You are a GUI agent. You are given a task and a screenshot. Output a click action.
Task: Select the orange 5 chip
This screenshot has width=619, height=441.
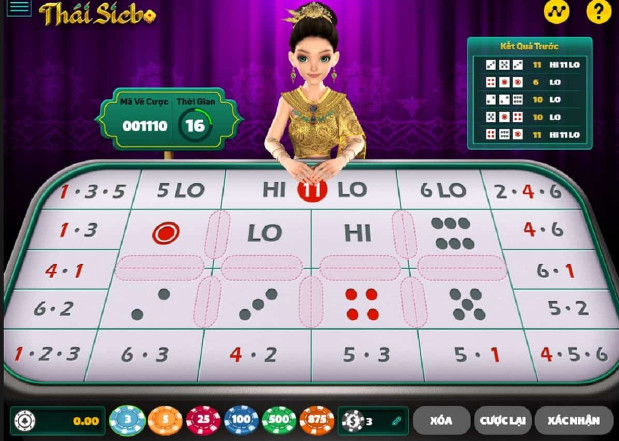[165, 421]
